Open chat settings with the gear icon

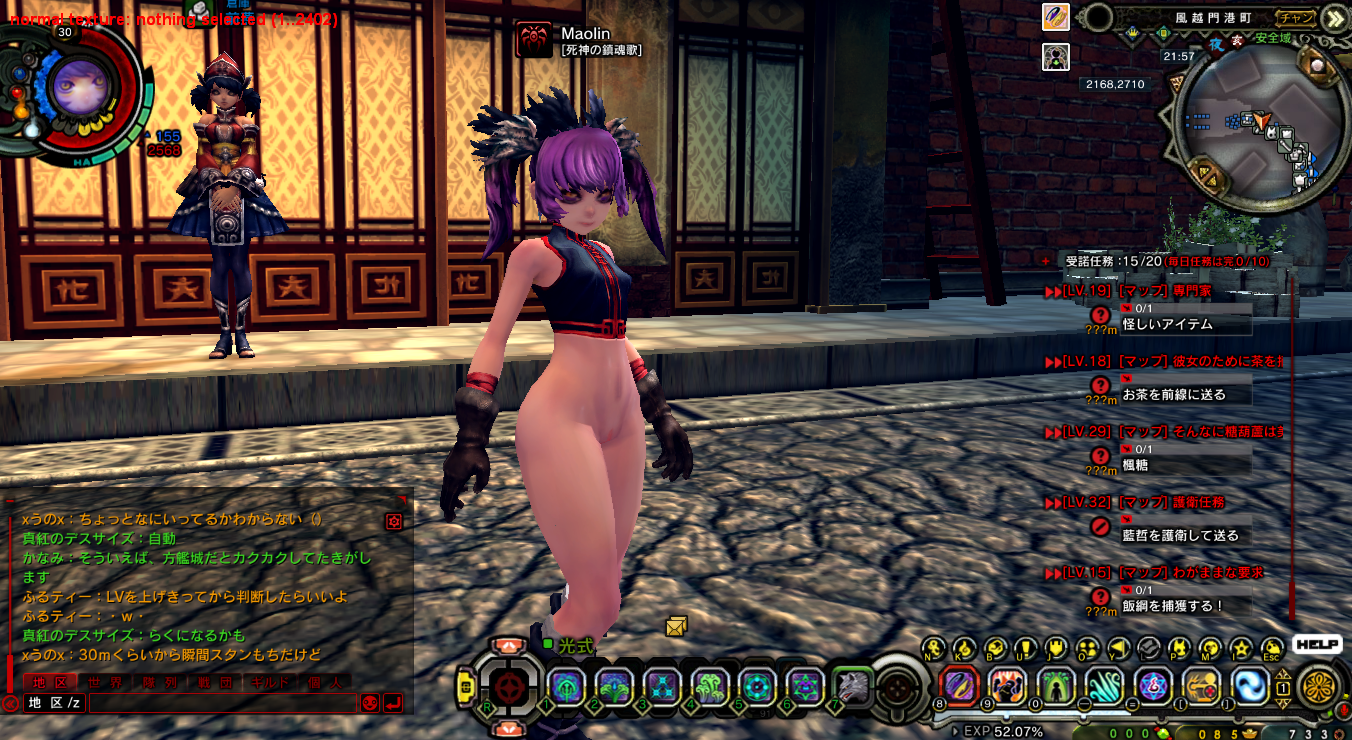(394, 521)
